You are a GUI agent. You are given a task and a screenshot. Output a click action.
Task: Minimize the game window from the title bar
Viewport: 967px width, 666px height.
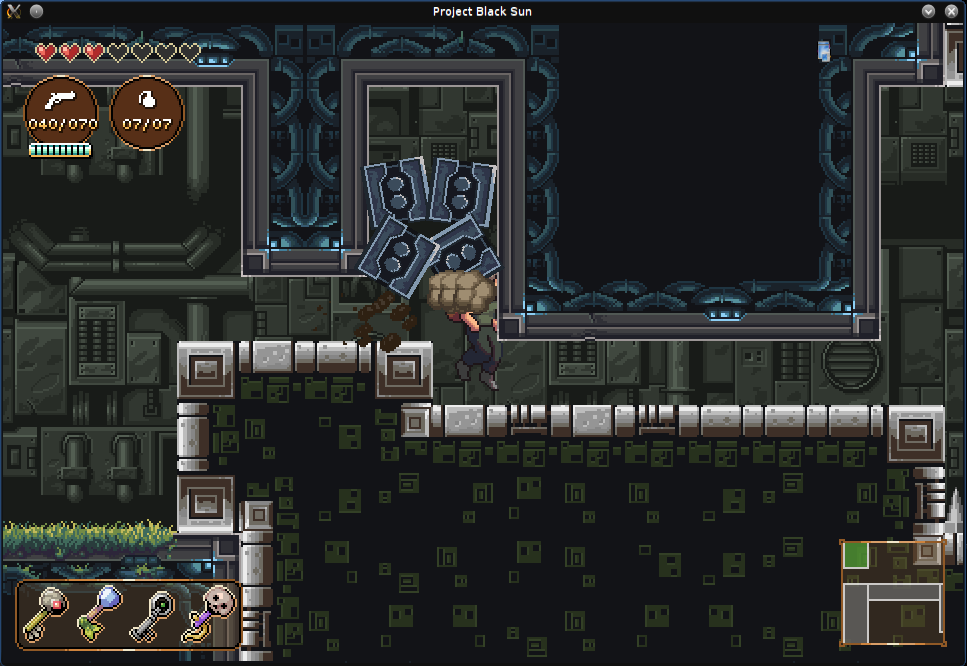pos(929,11)
